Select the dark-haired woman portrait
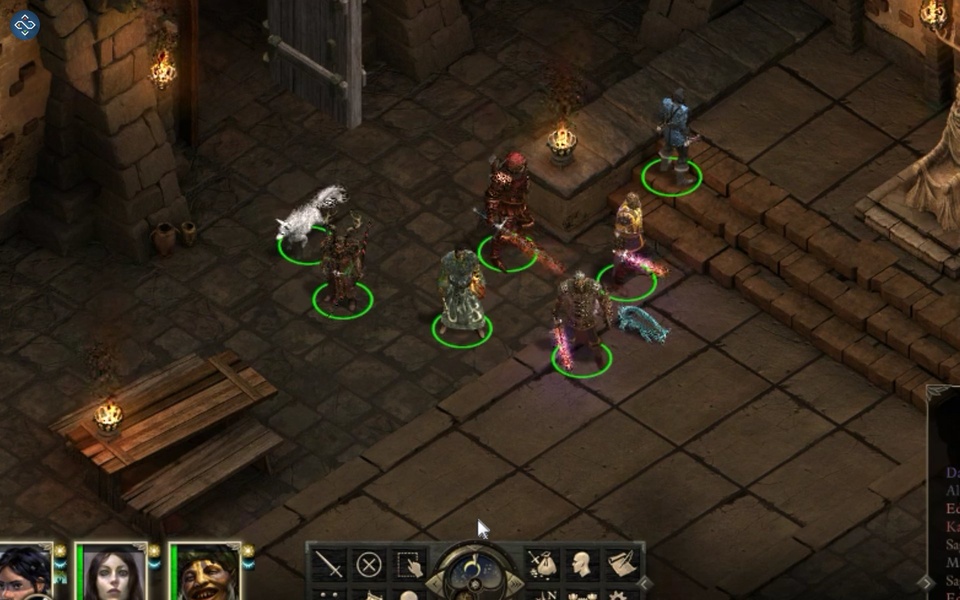 point(111,574)
